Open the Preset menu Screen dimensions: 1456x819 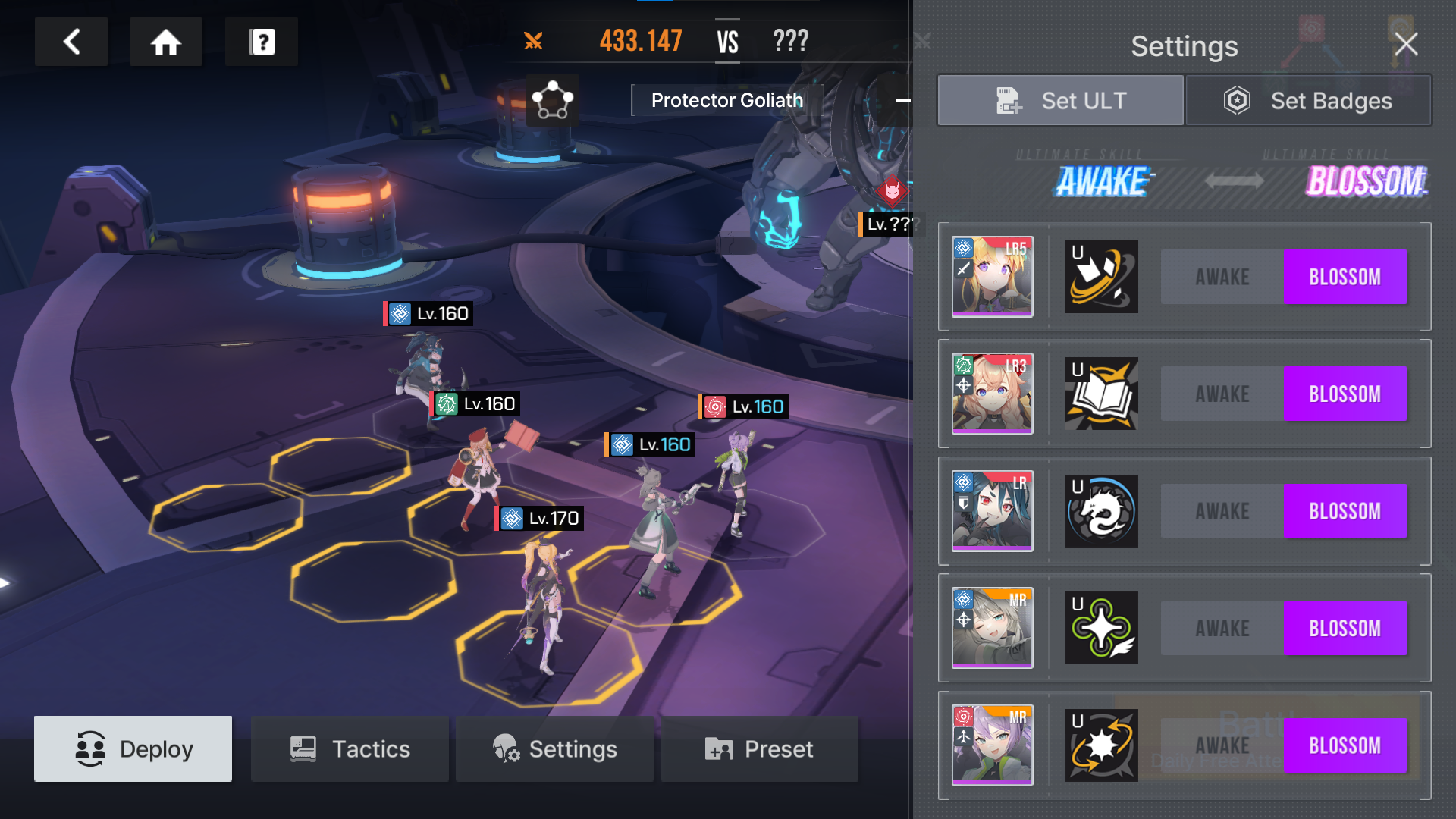click(759, 748)
